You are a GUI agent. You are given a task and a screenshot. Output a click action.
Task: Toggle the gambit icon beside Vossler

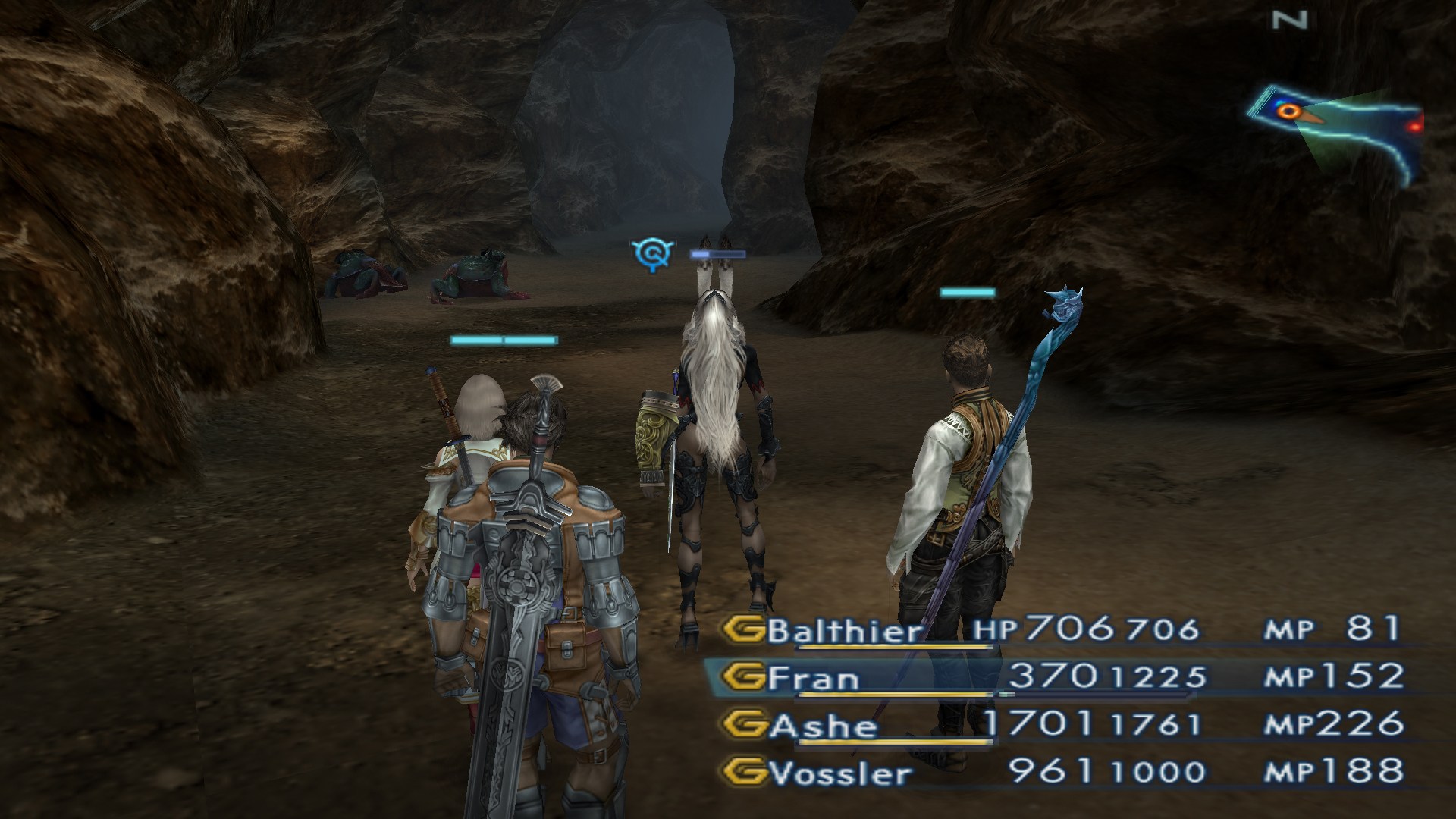(743, 773)
